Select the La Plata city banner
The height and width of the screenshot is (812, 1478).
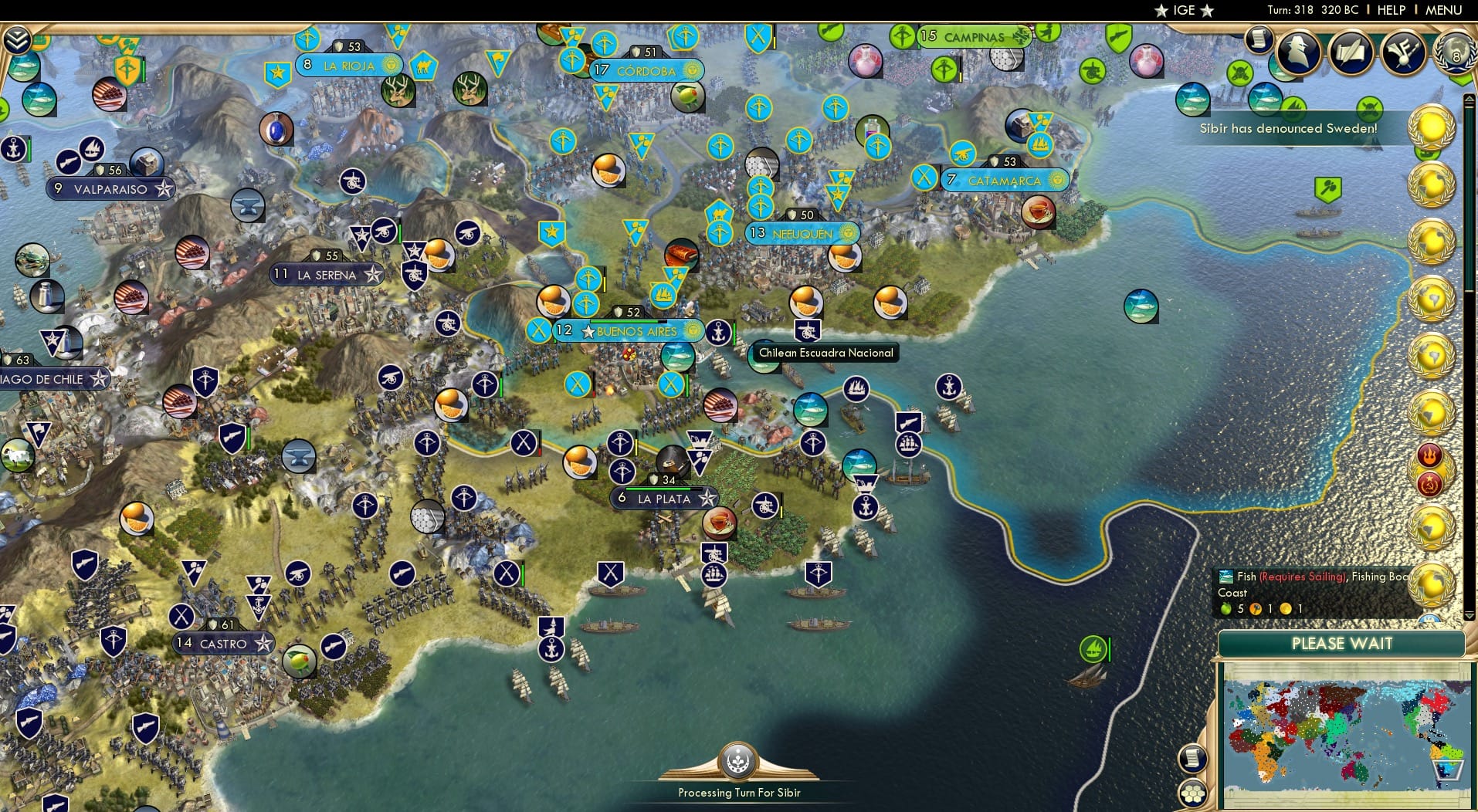point(666,499)
